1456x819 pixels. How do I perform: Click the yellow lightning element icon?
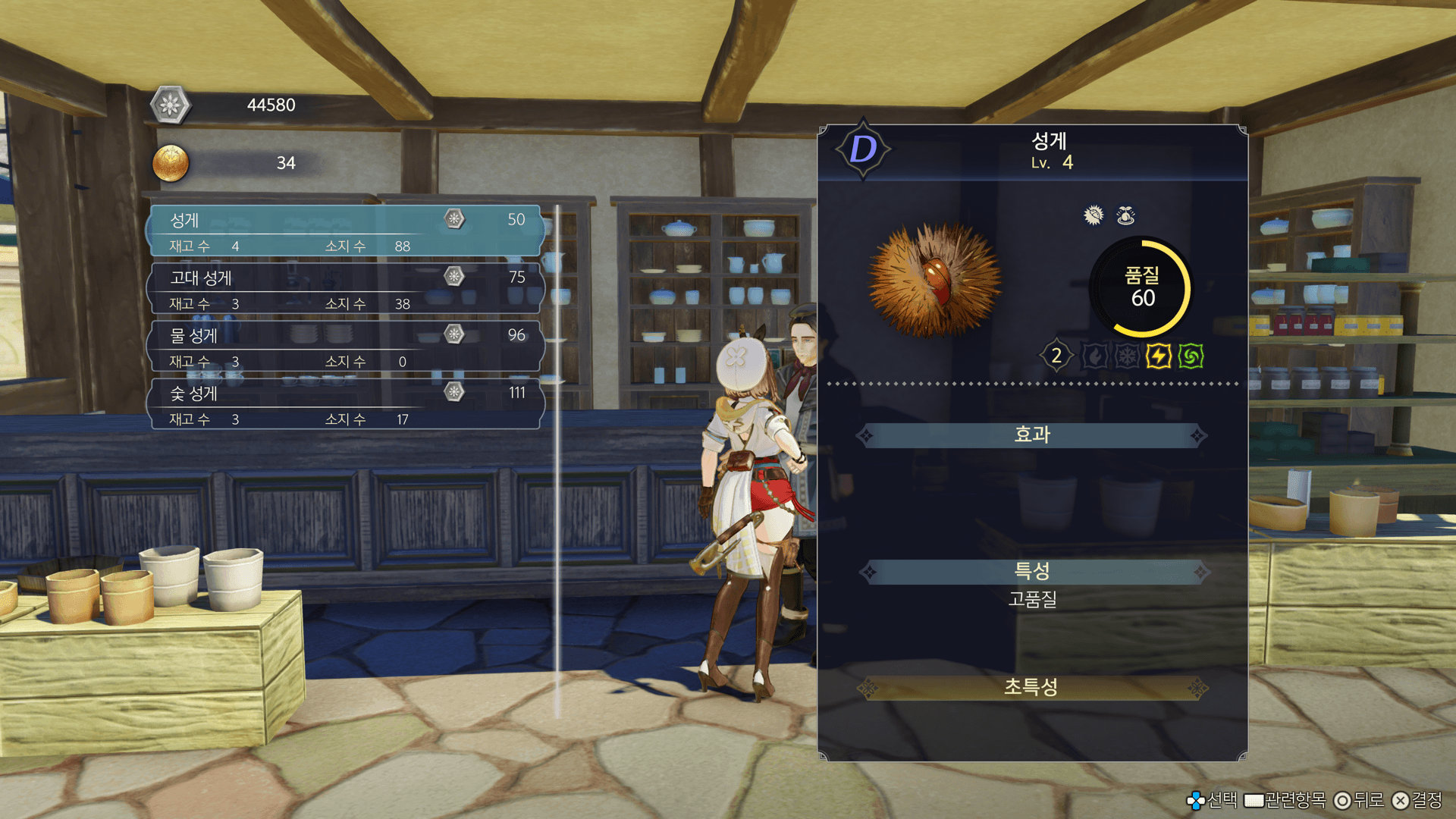(1158, 356)
